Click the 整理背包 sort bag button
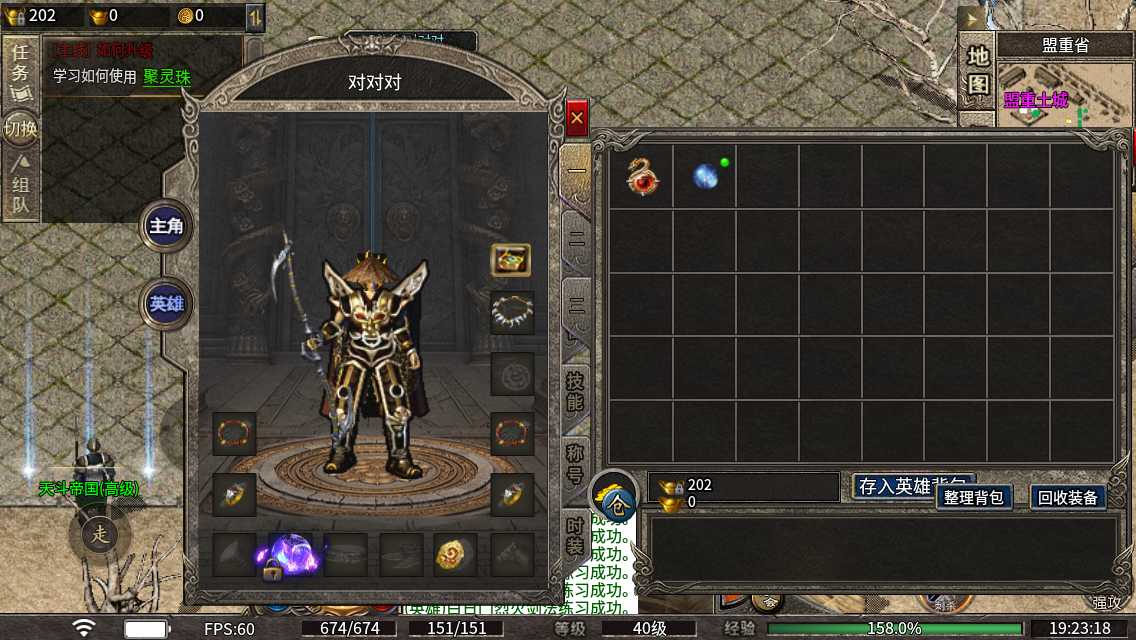 pos(974,497)
